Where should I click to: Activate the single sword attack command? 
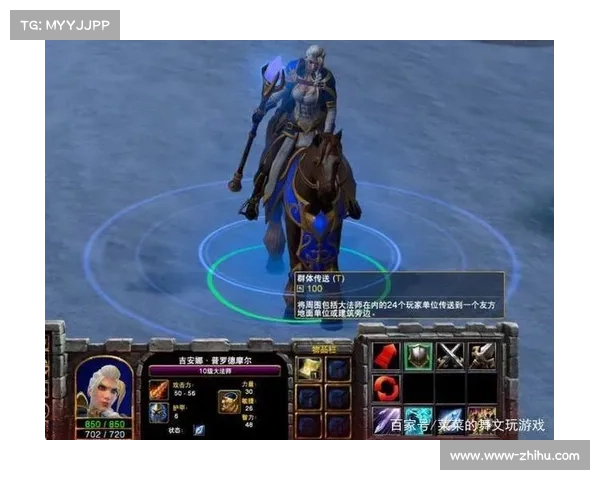[x=482, y=356]
